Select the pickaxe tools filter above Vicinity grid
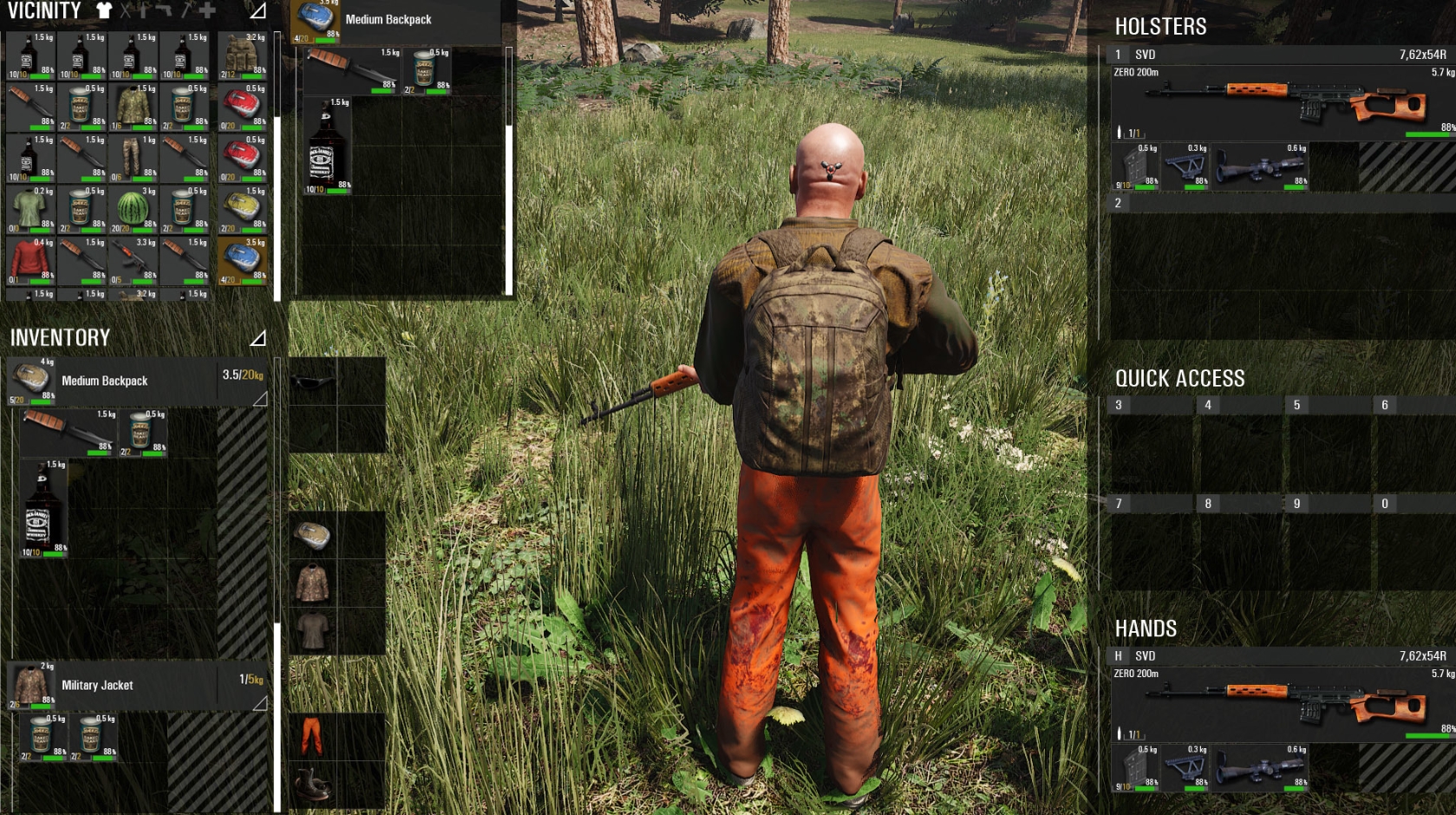Image resolution: width=1456 pixels, height=815 pixels. [185, 10]
